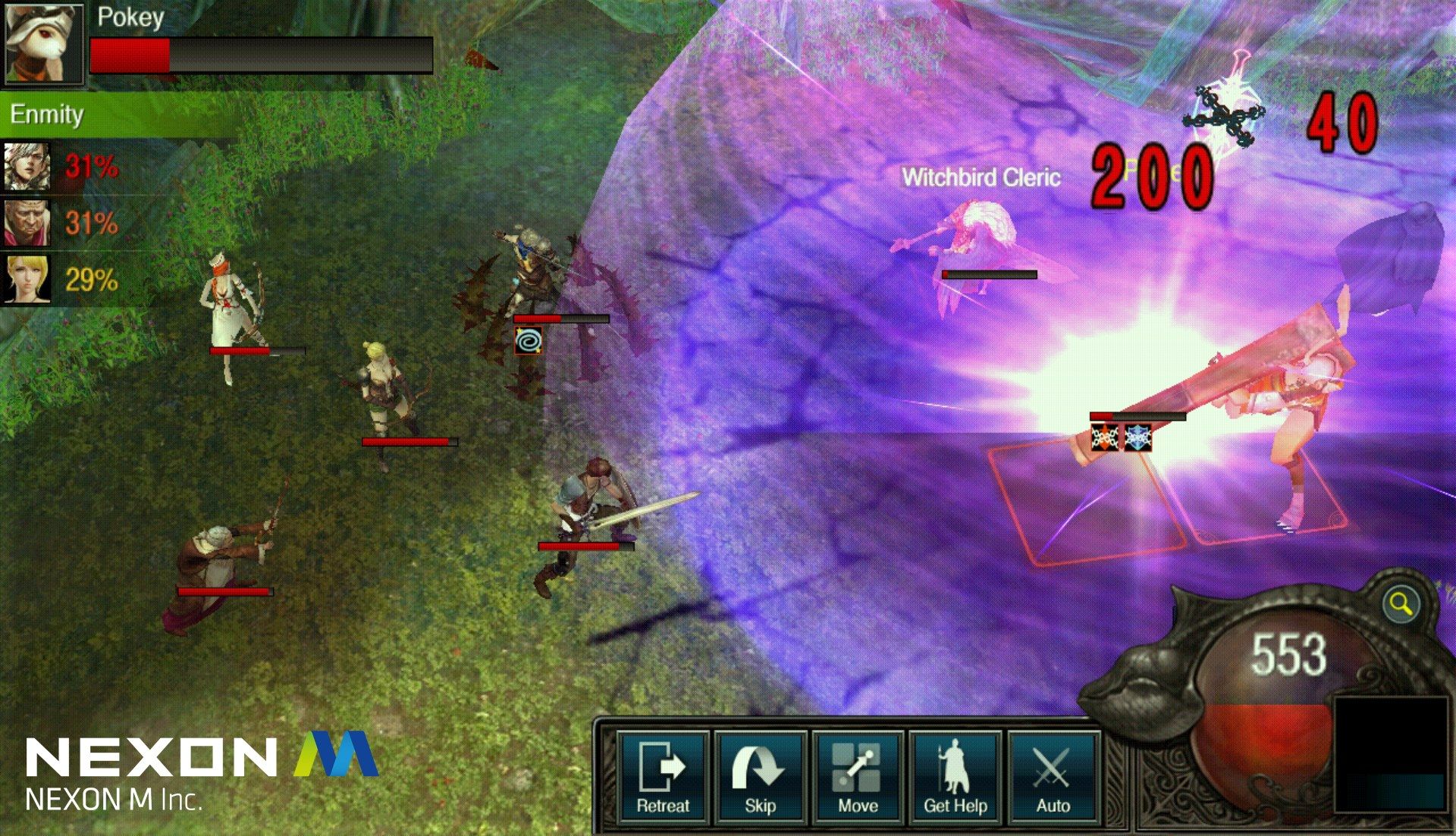
Task: Toggle Auto battle mode
Action: (x=1053, y=777)
